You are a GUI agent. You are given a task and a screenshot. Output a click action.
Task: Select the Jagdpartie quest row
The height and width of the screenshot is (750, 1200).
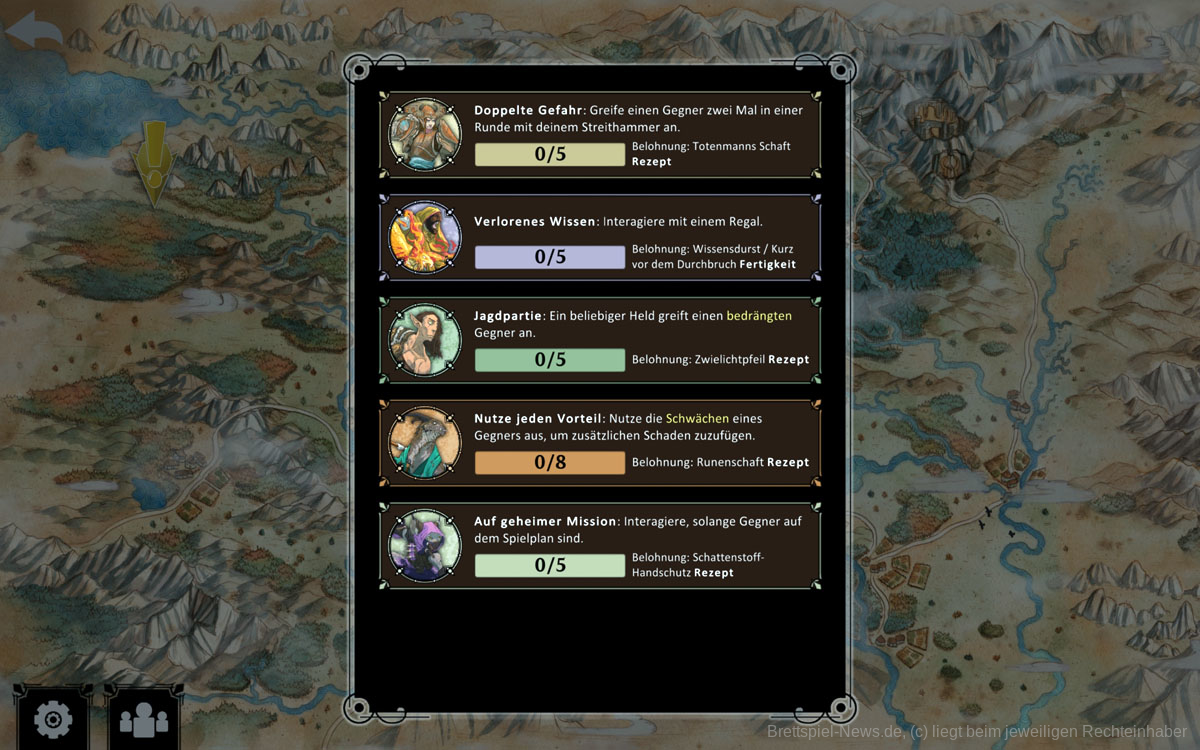point(600,340)
